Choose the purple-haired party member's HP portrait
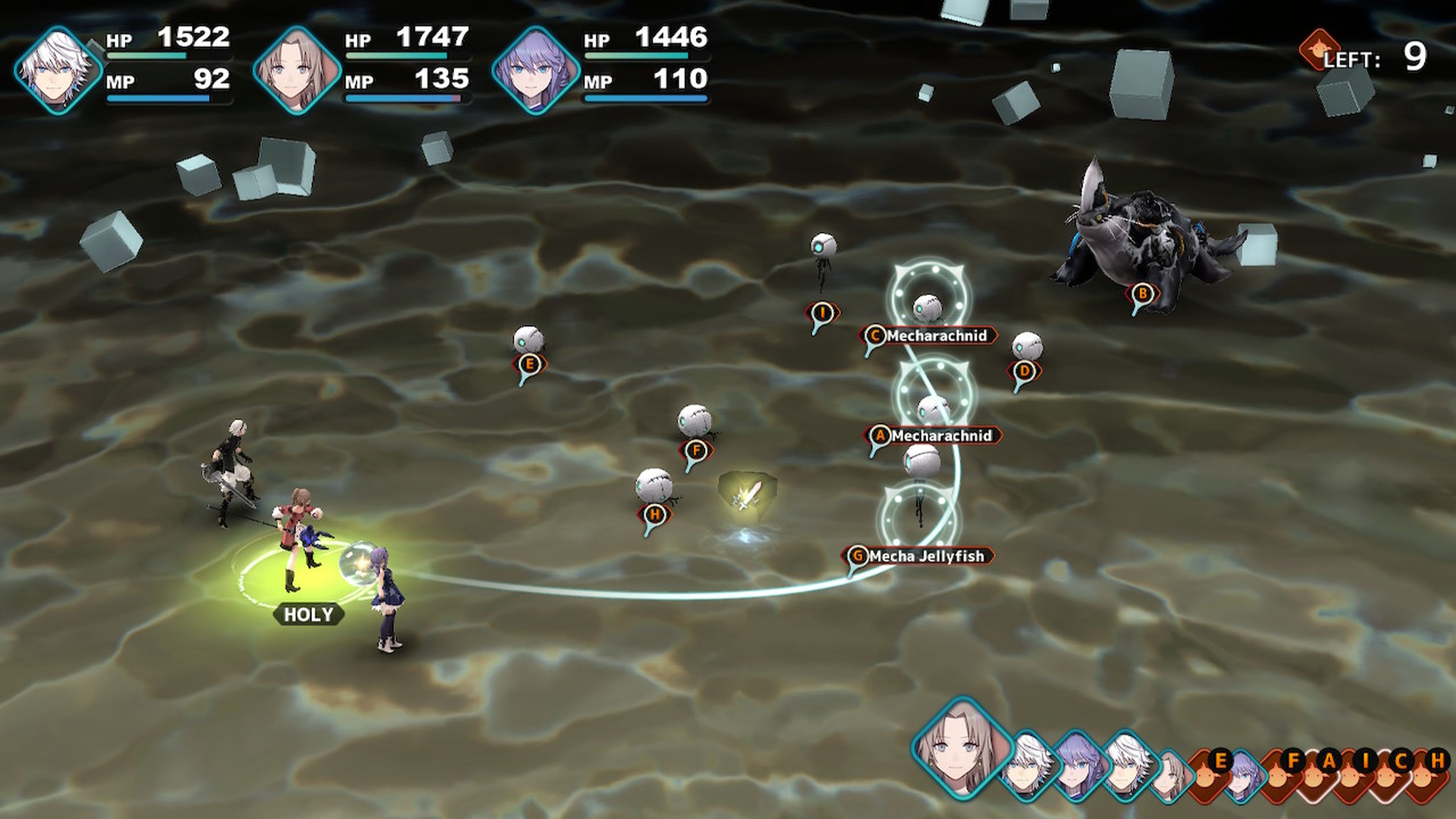 pos(536,70)
